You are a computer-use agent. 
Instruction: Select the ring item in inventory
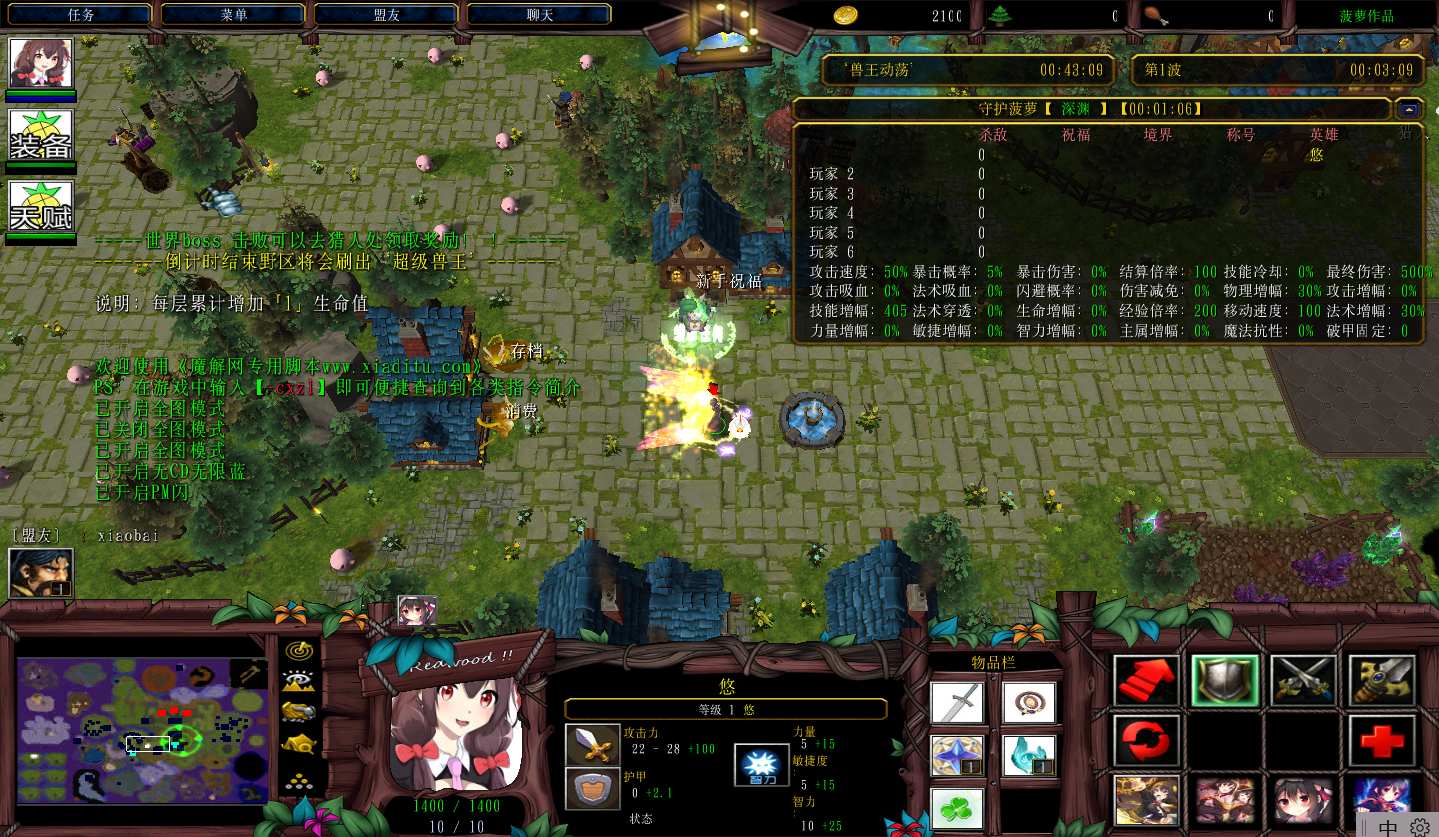[x=1029, y=703]
